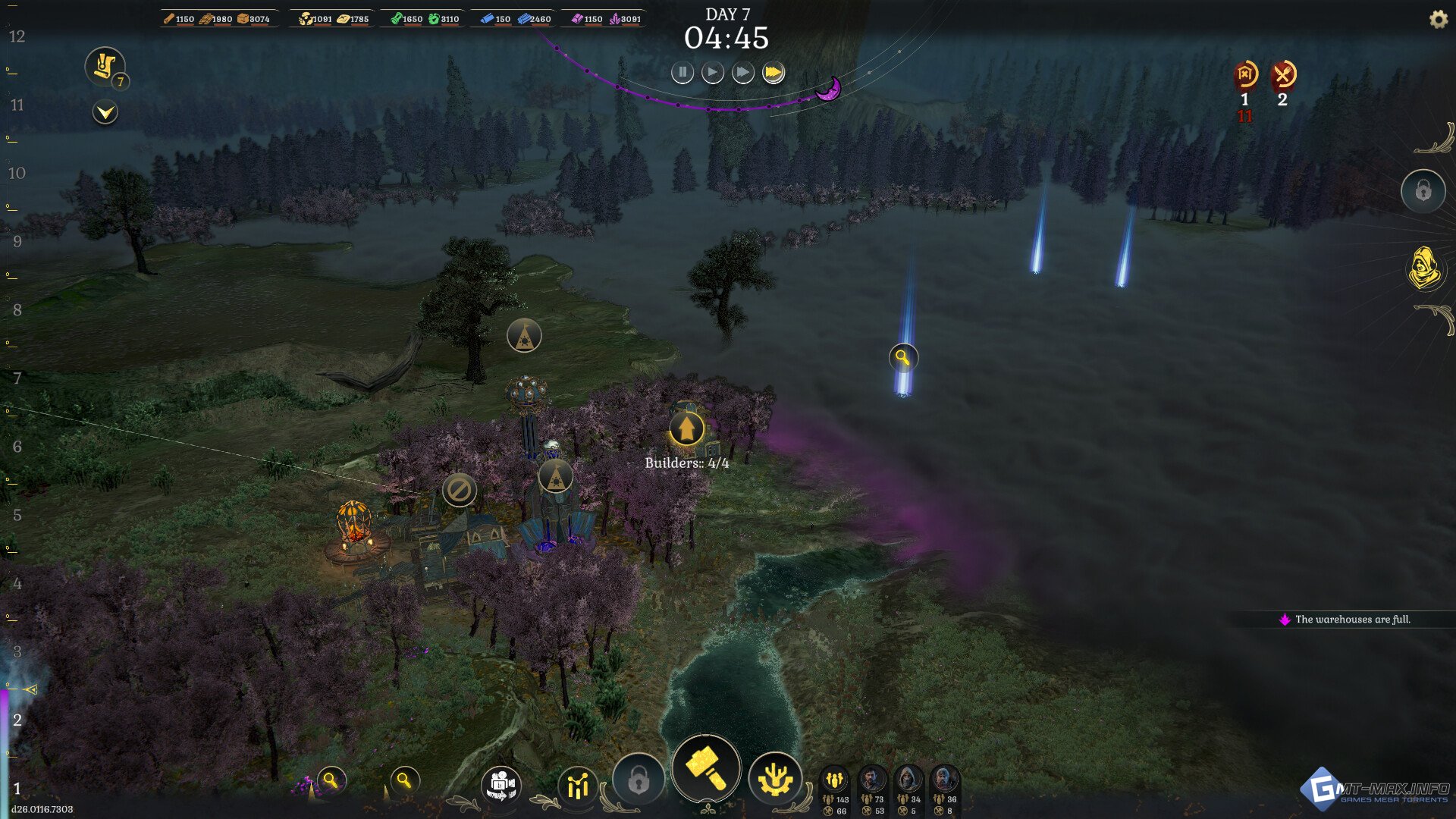
Task: Open the settings gear menu
Action: (1438, 20)
